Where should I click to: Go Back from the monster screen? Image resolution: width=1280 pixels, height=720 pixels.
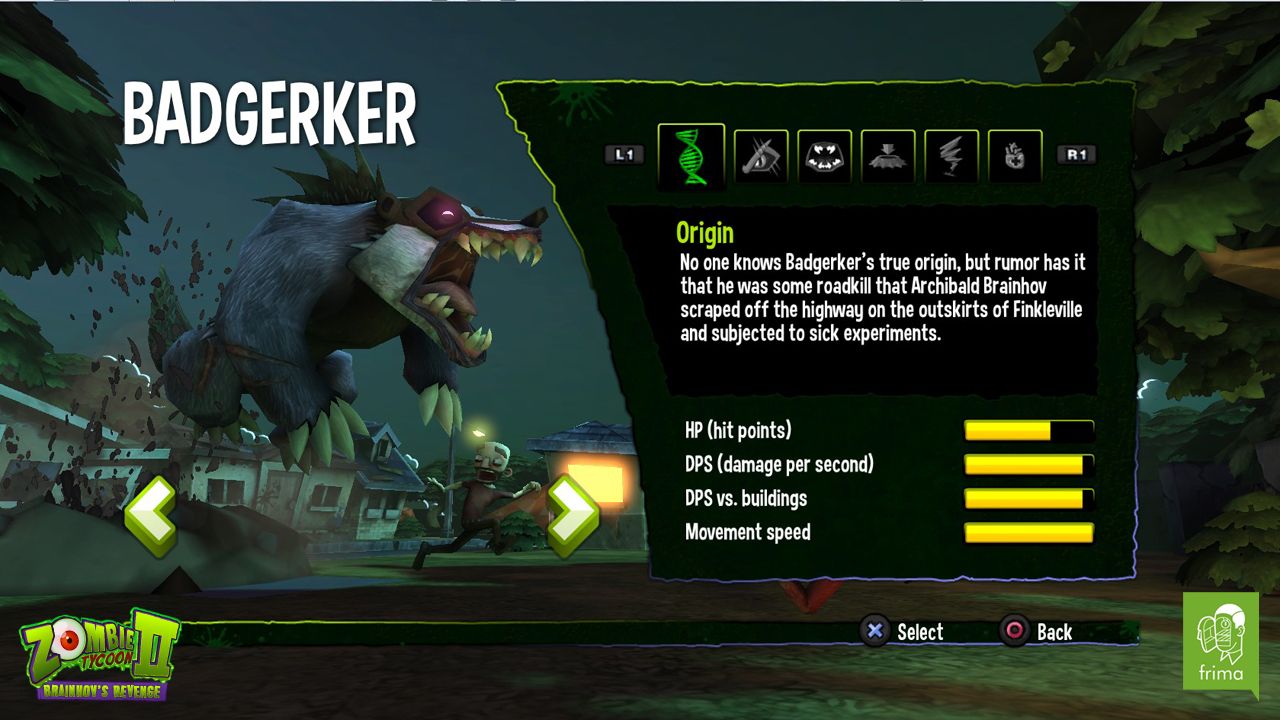tap(1038, 631)
